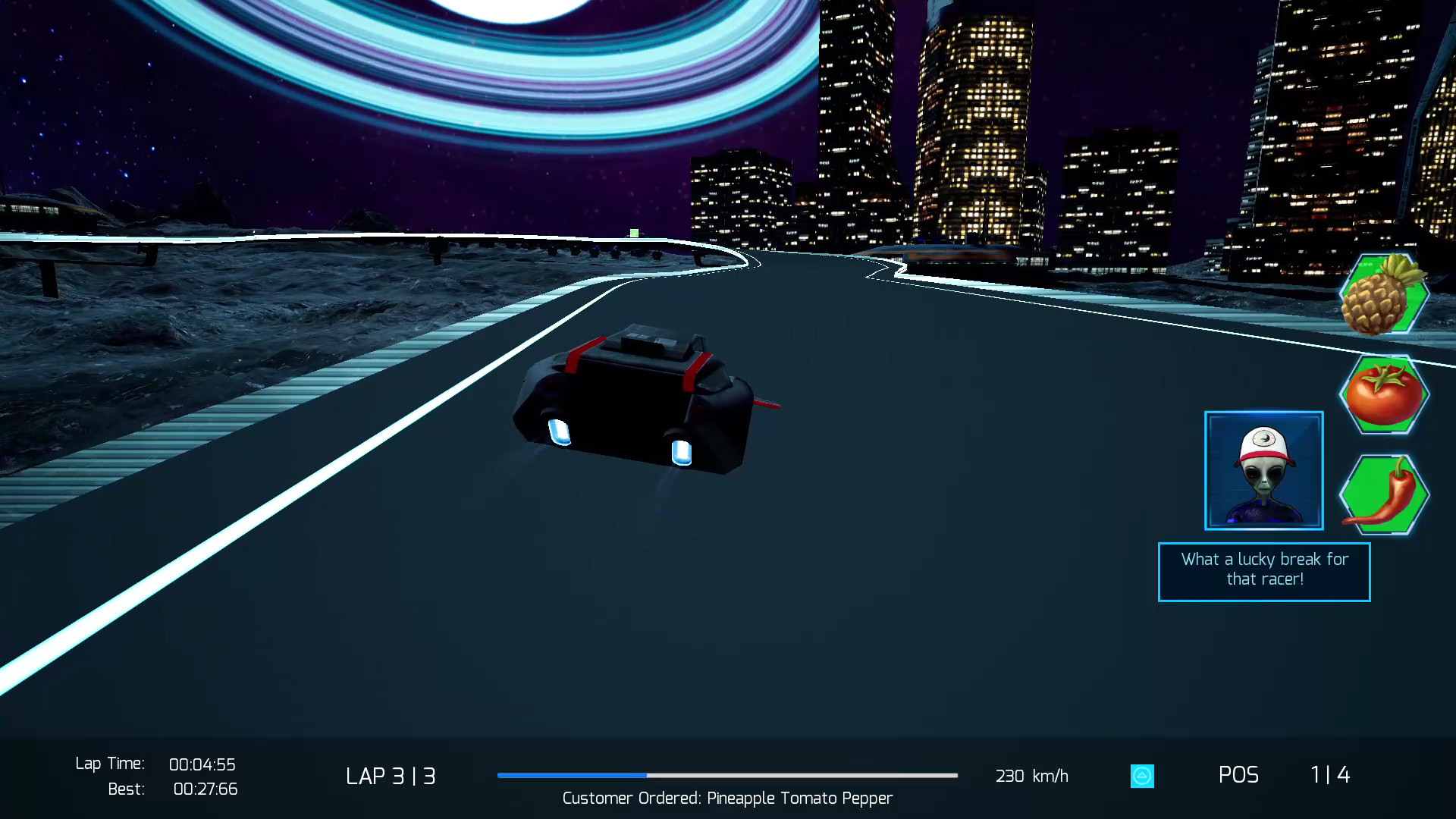Viewport: 1456px width, 819px height.
Task: Click the pineapple icon's green hexagon frame
Action: pos(1383,296)
